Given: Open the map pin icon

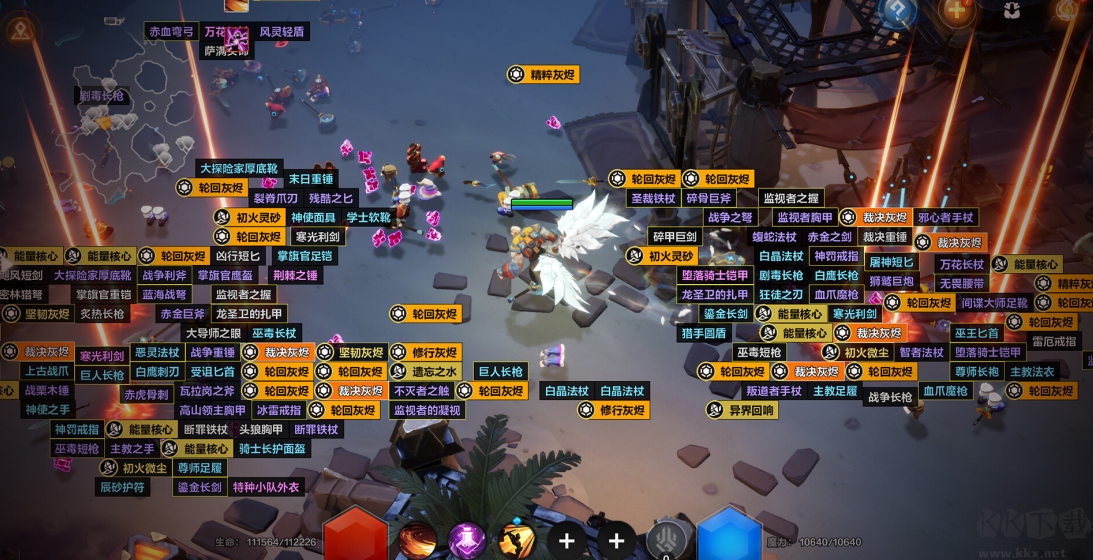Looking at the screenshot, I should coord(21,31).
